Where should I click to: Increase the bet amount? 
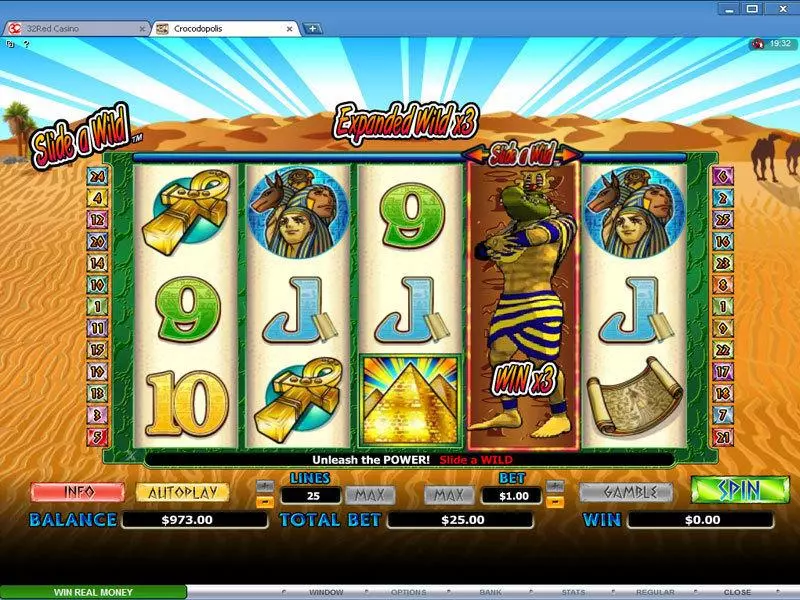point(557,486)
